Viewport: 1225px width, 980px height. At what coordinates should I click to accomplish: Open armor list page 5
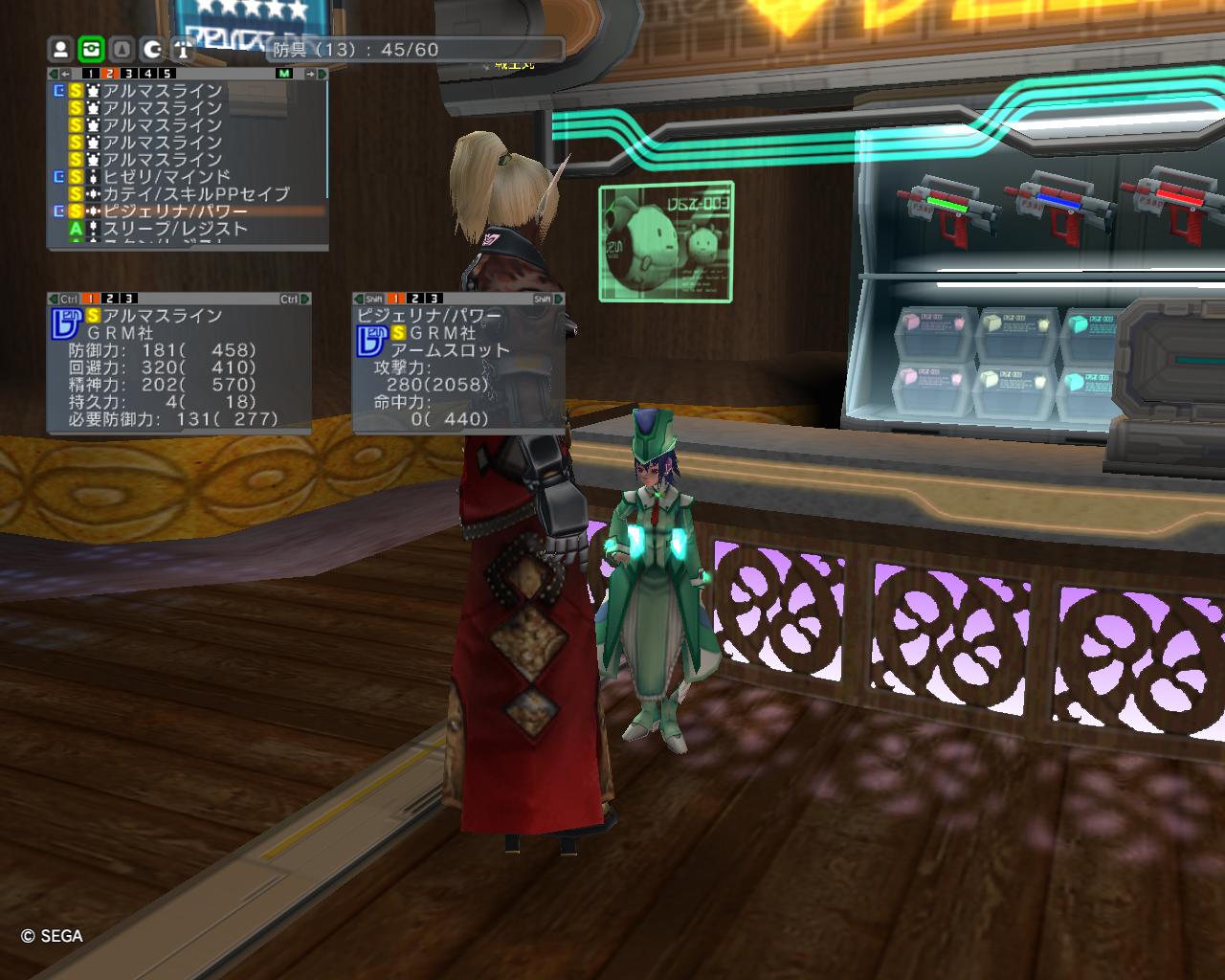(x=167, y=74)
